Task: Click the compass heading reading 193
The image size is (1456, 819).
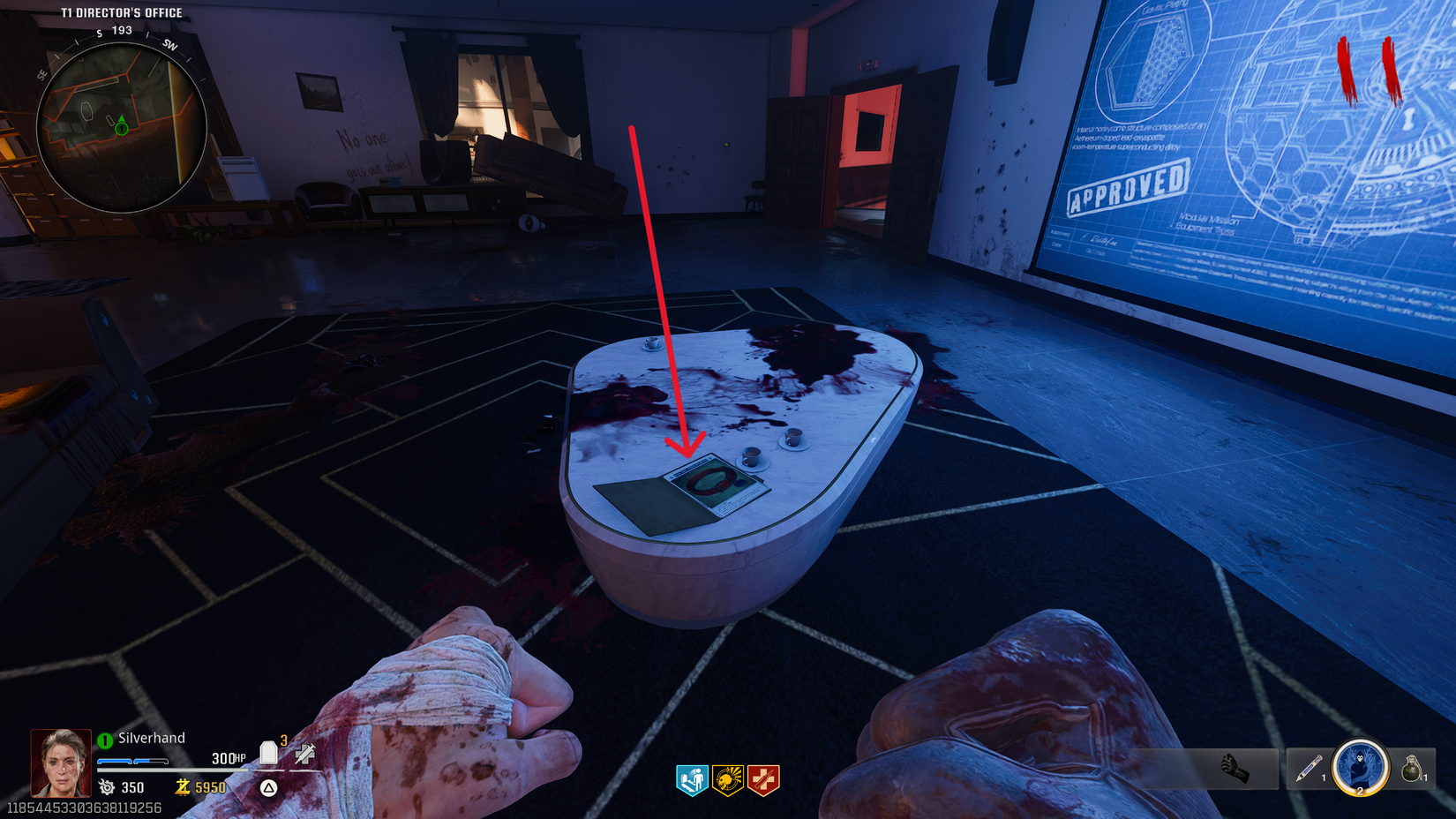Action: pyautogui.click(x=122, y=28)
